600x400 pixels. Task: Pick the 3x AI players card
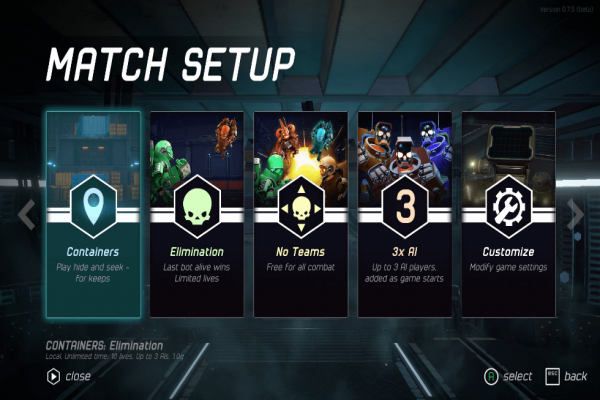pyautogui.click(x=405, y=213)
